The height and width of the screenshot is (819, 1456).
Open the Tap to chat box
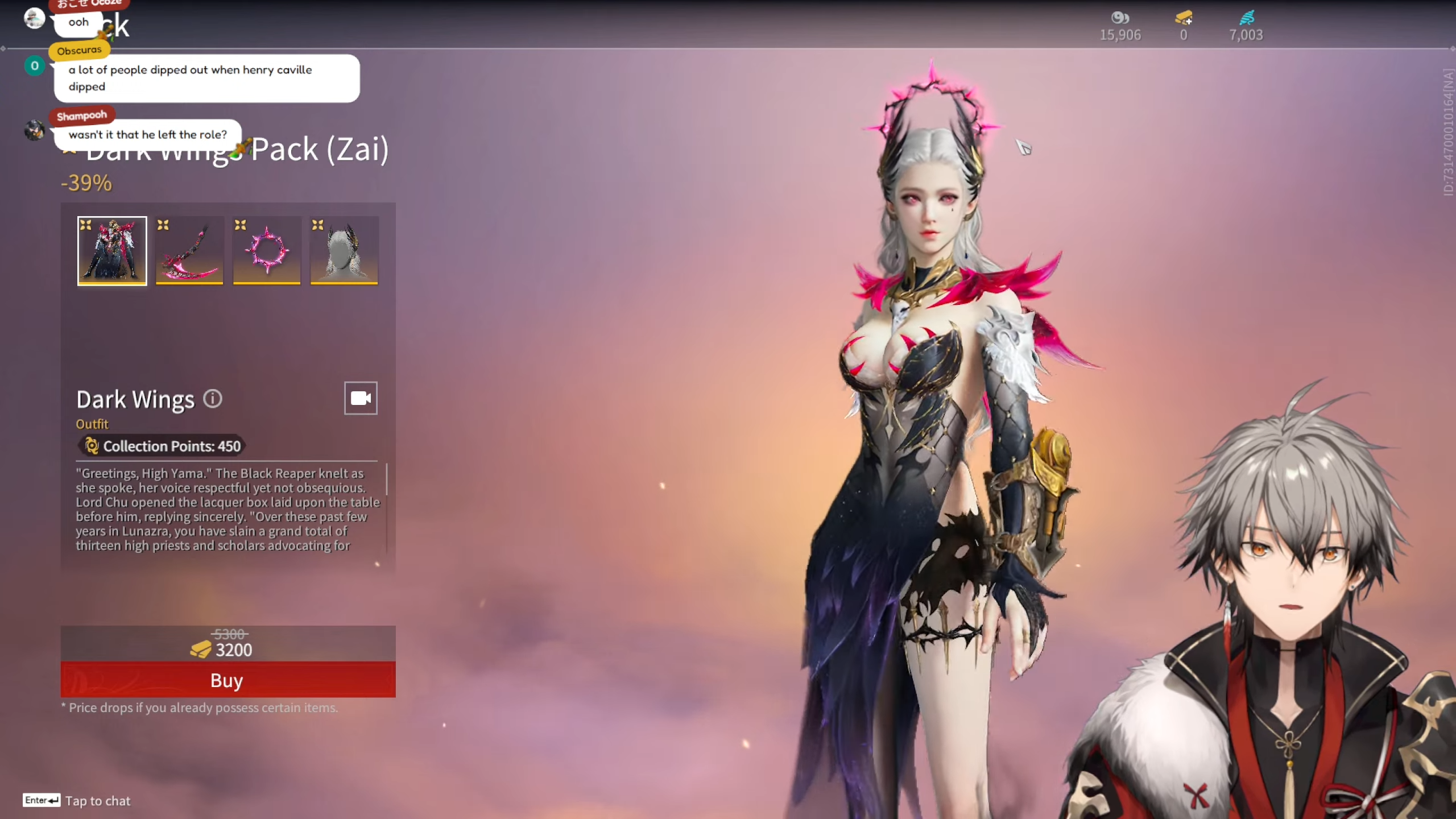click(97, 801)
